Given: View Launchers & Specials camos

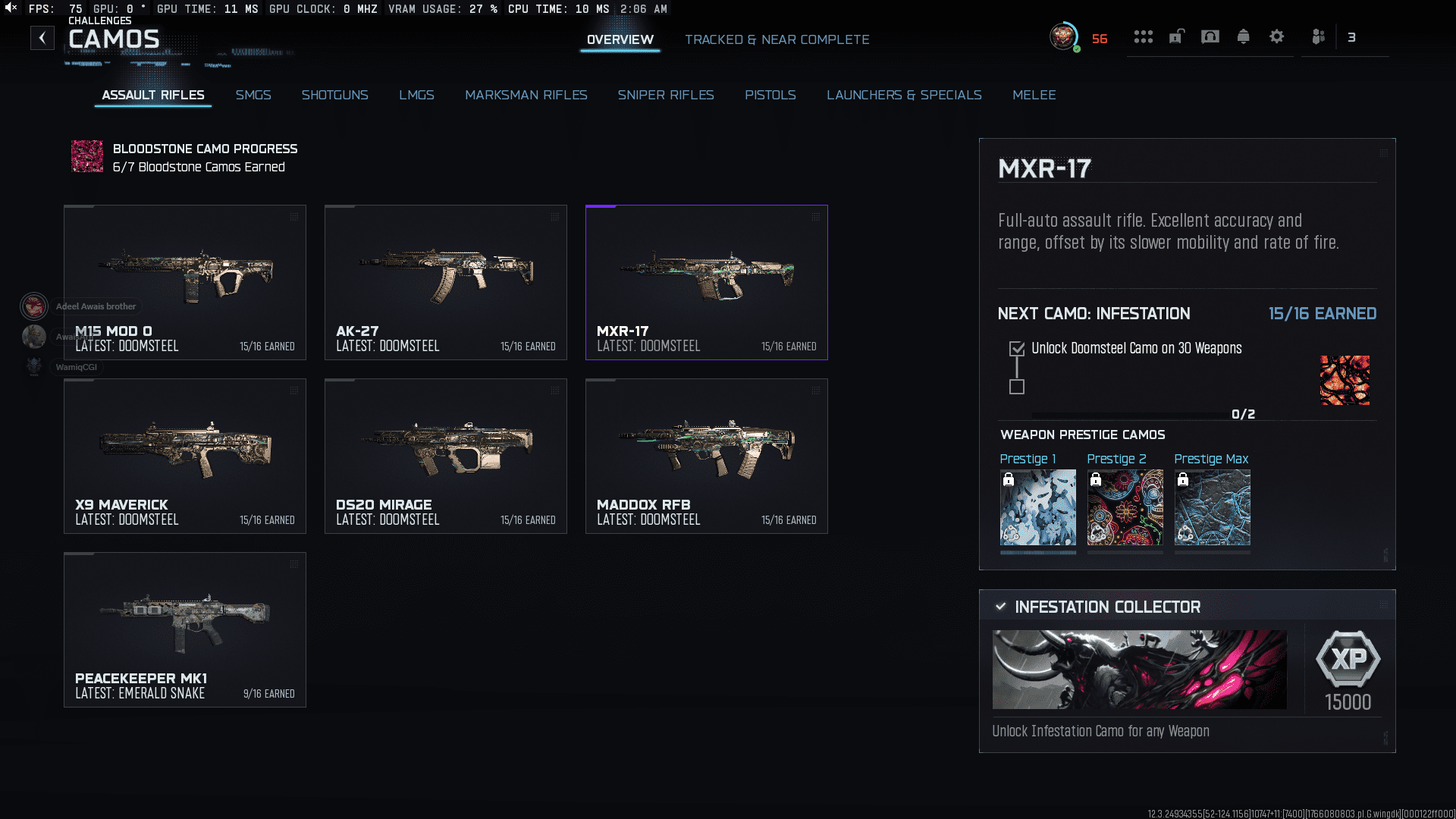Looking at the screenshot, I should 904,95.
